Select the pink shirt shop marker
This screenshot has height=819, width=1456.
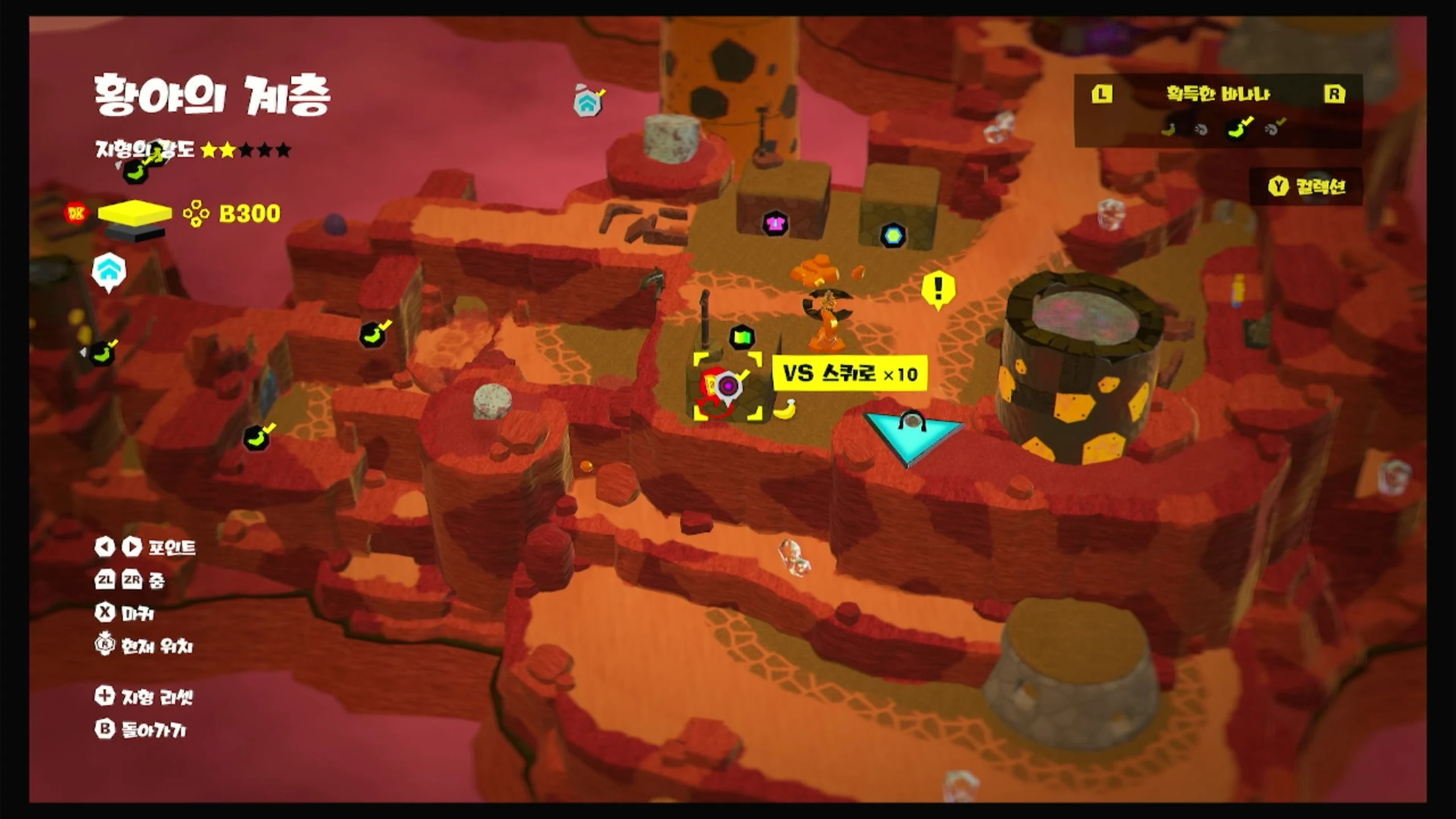pos(775,224)
